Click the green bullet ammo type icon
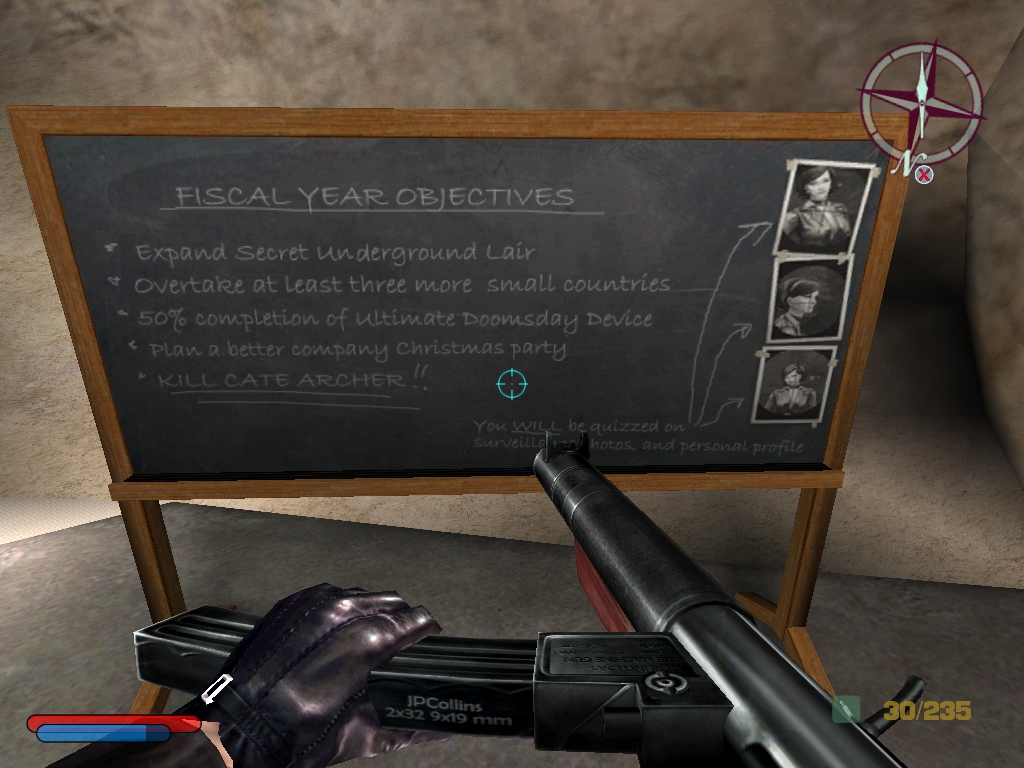This screenshot has height=768, width=1024. [846, 709]
